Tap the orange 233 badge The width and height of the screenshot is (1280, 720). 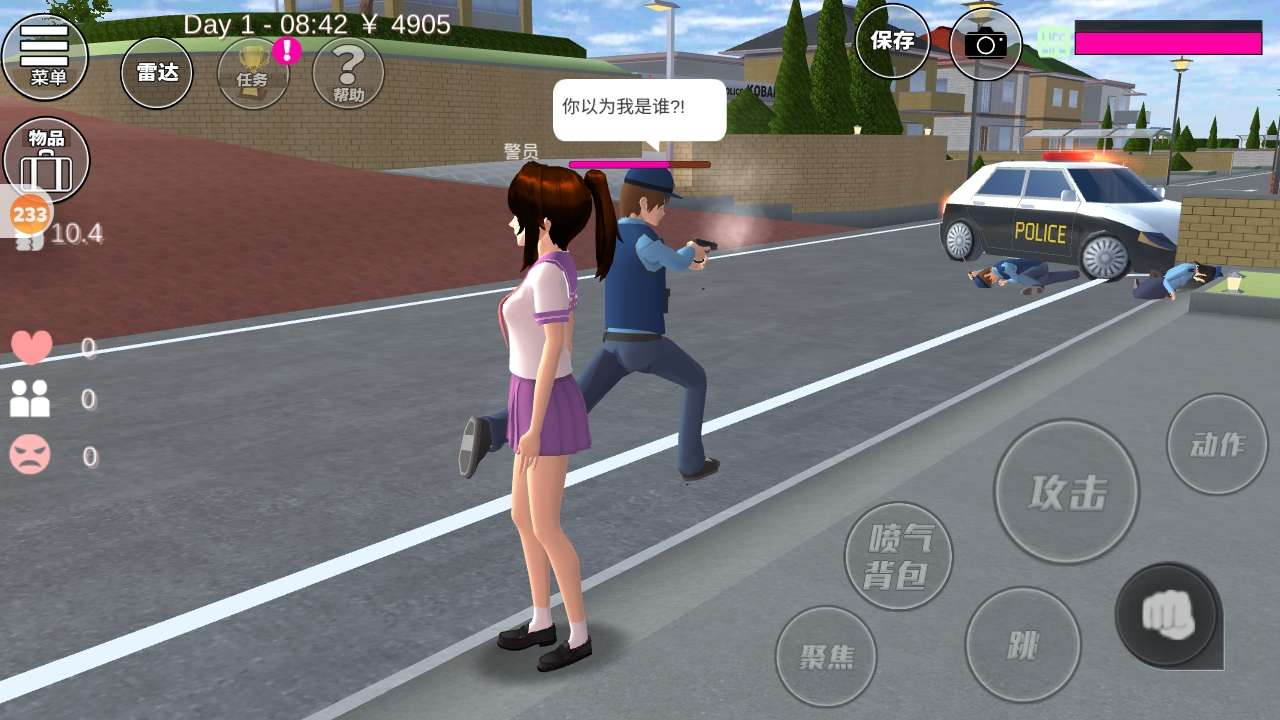pyautogui.click(x=30, y=214)
